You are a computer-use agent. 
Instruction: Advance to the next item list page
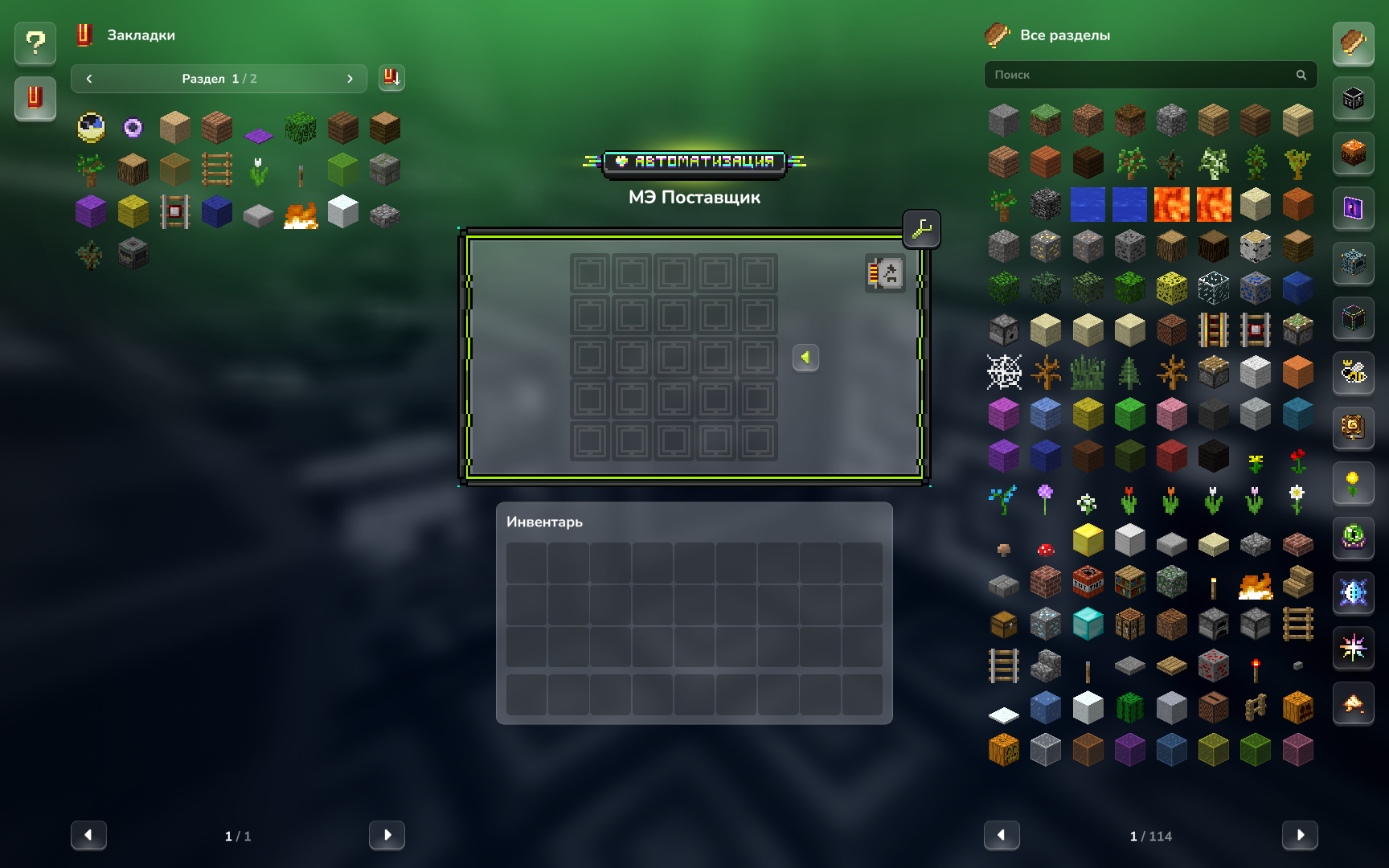coord(1299,835)
